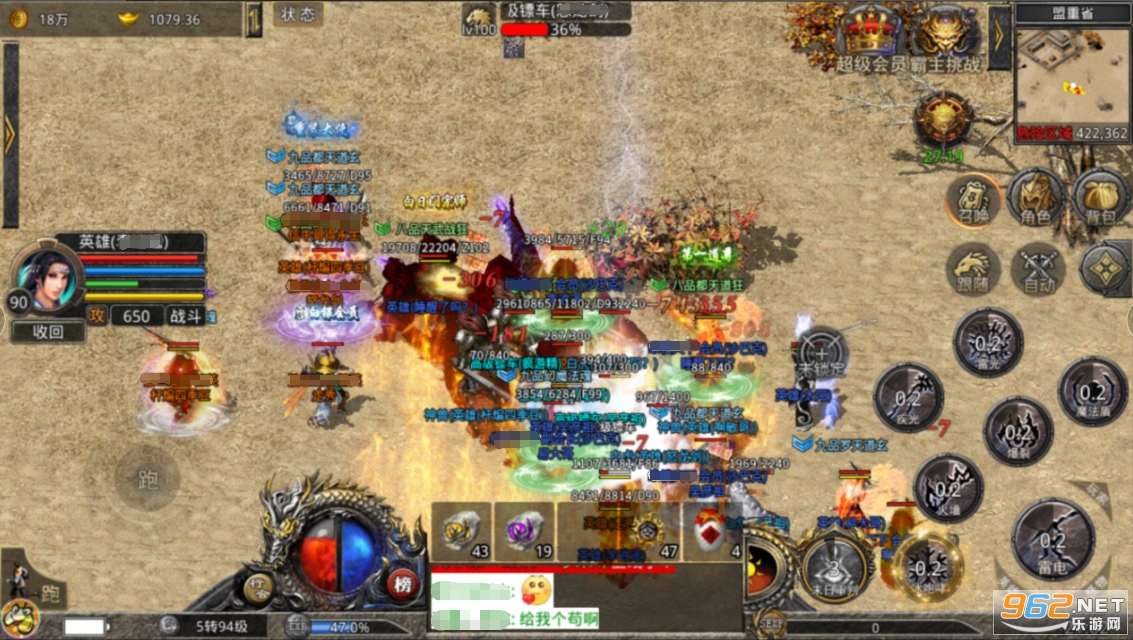The width and height of the screenshot is (1133, 640).
Task: Open the 背包 bag inventory
Action: coord(1100,197)
